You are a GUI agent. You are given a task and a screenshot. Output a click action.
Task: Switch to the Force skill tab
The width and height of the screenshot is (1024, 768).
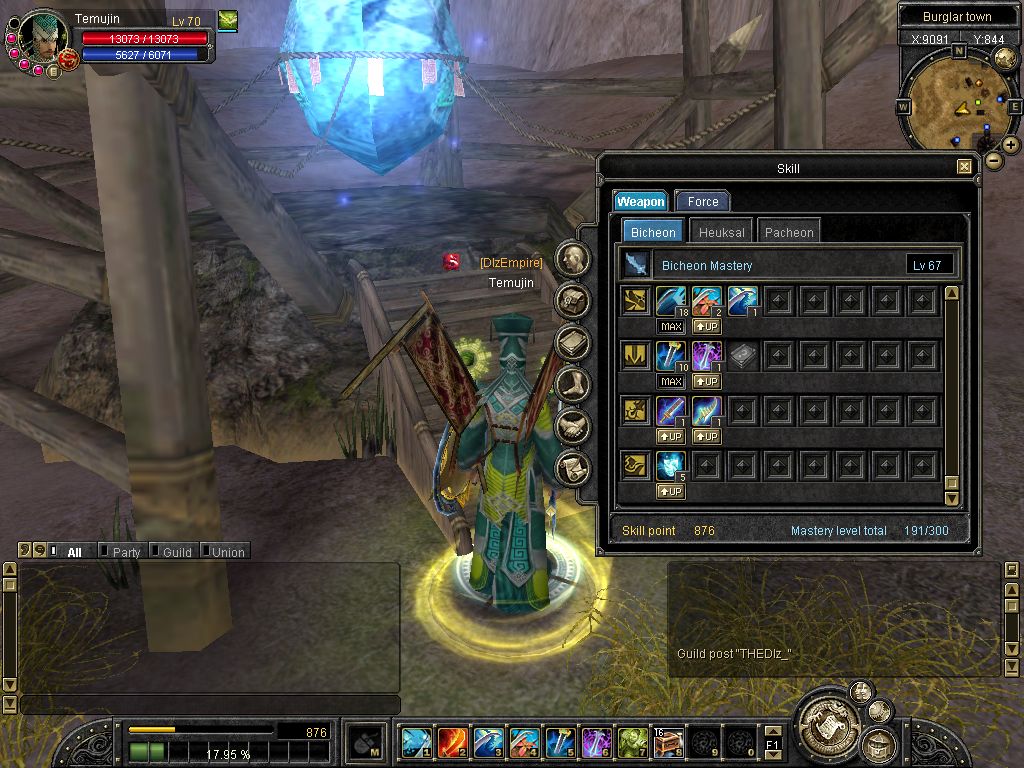point(702,202)
